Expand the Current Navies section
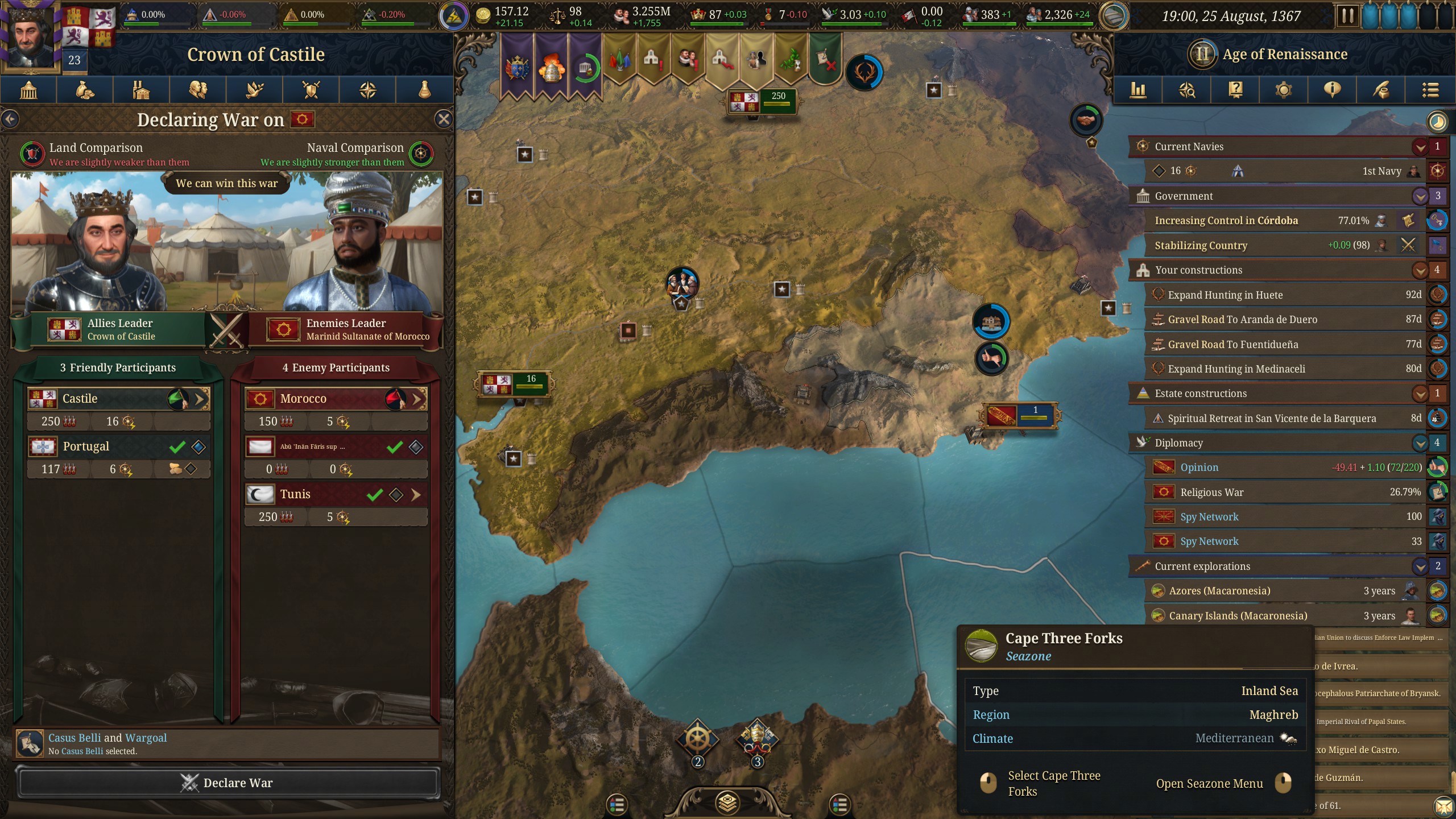Screen dimensions: 1456x819 pos(1420,146)
